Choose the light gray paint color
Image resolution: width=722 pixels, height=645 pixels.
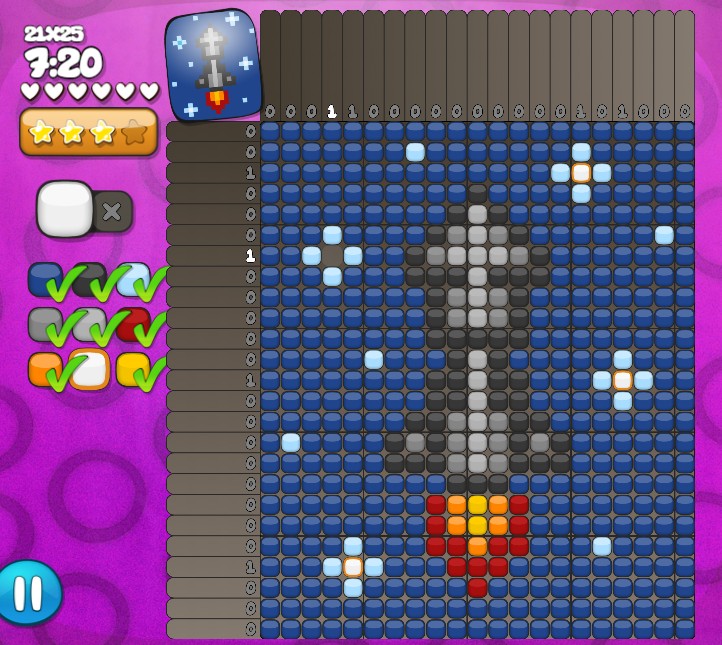[x=88, y=325]
